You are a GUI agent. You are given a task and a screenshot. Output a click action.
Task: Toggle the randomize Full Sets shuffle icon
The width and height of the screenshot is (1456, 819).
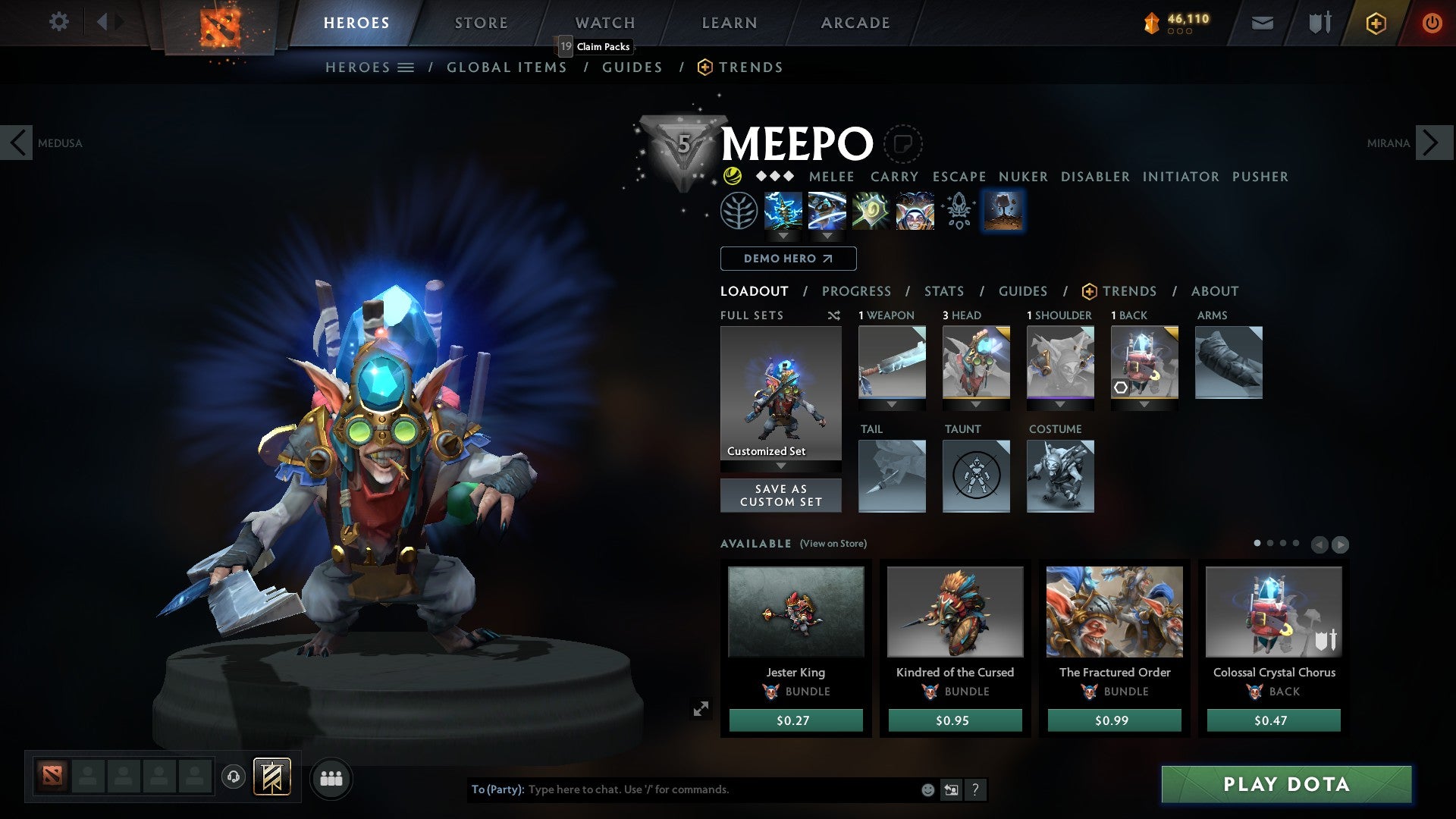point(834,315)
